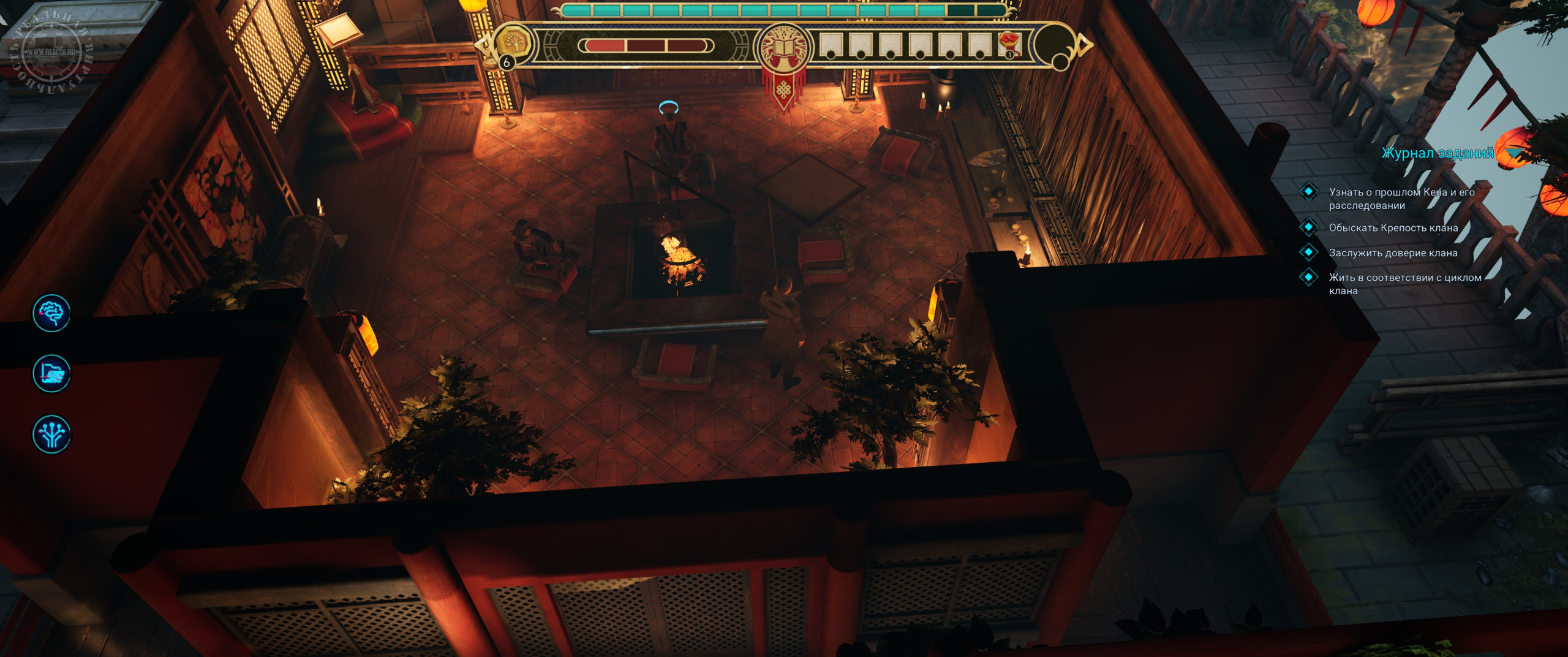The width and height of the screenshot is (1568, 657).
Task: Collapse the Журнал заданий quest journal
Action: coord(1514,153)
